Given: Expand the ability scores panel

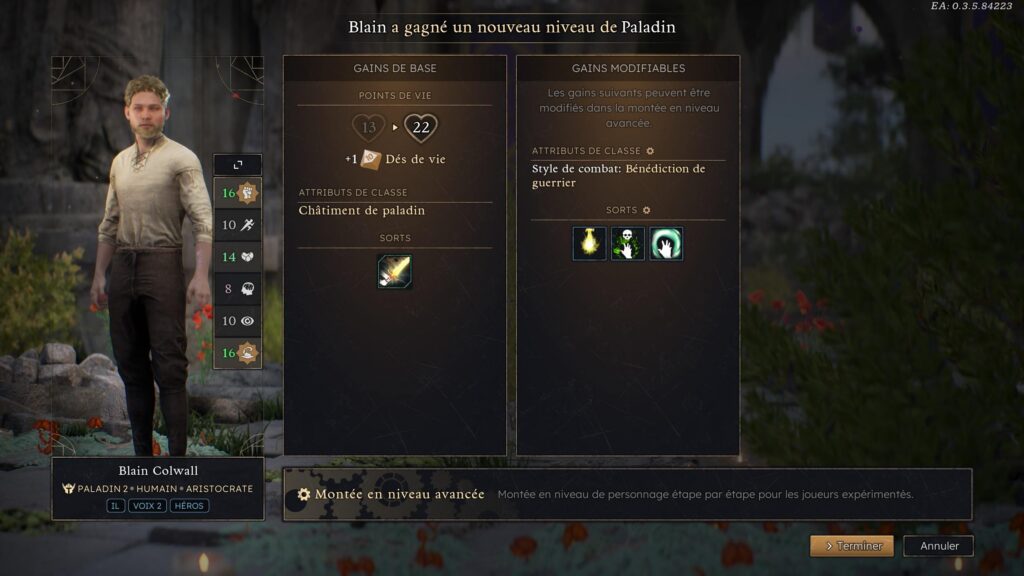Looking at the screenshot, I should [238, 165].
